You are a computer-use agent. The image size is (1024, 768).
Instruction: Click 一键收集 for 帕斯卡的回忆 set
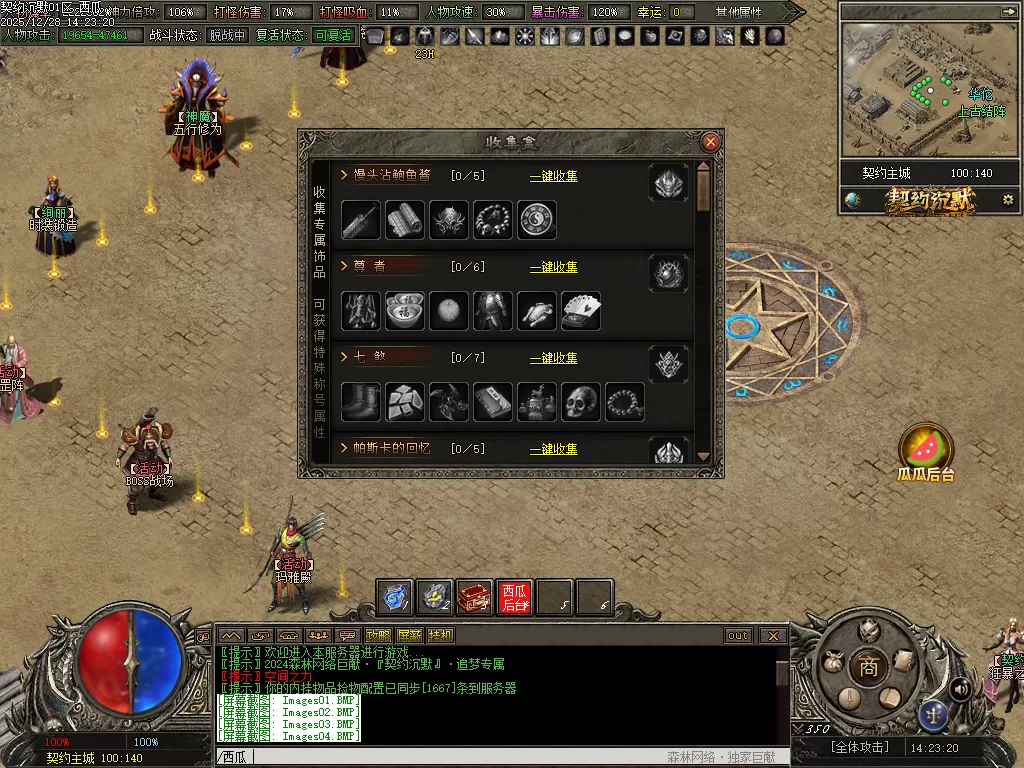(553, 449)
